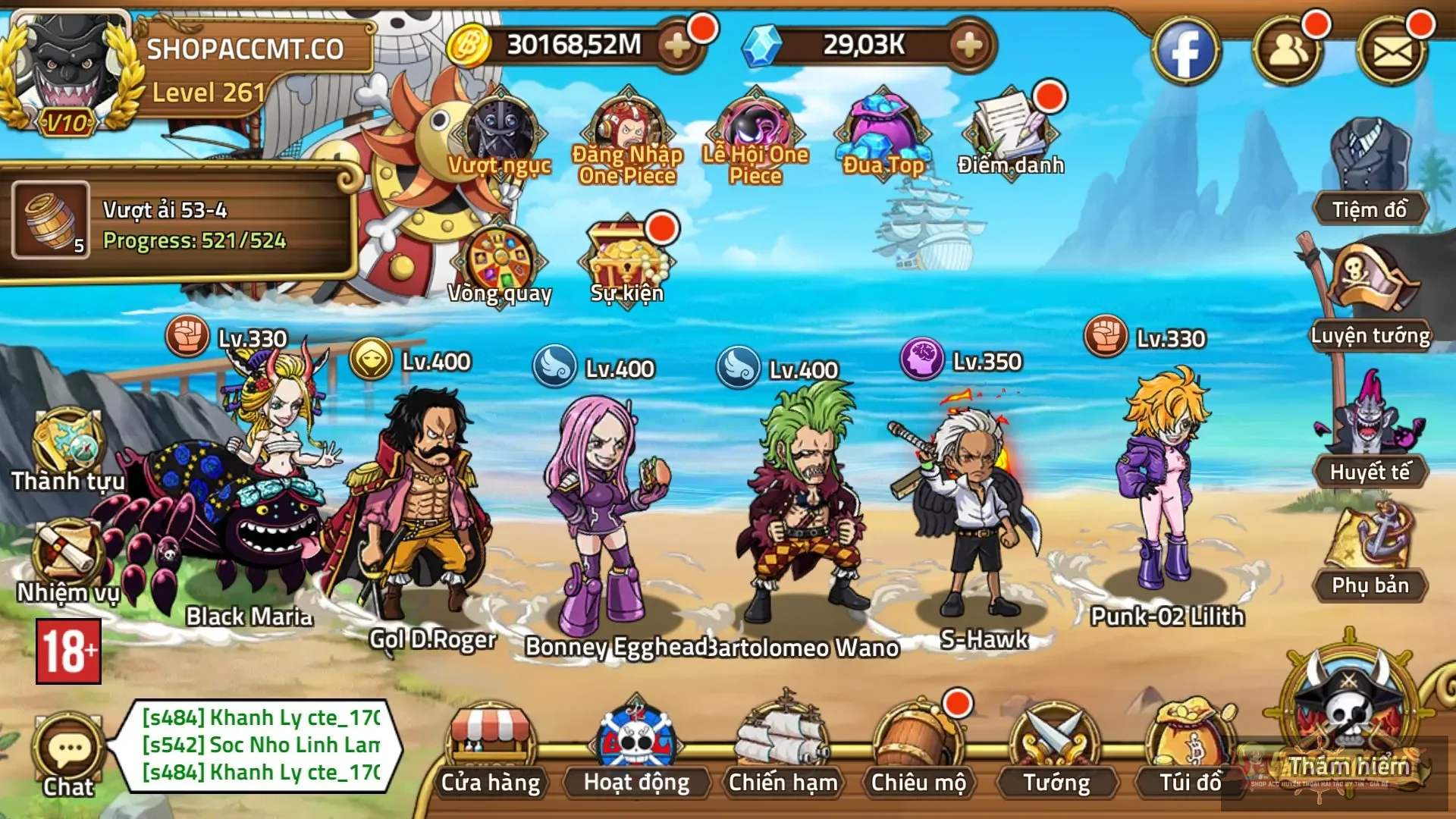Open the Facebook link icon
The image size is (1456, 819).
click(1185, 52)
